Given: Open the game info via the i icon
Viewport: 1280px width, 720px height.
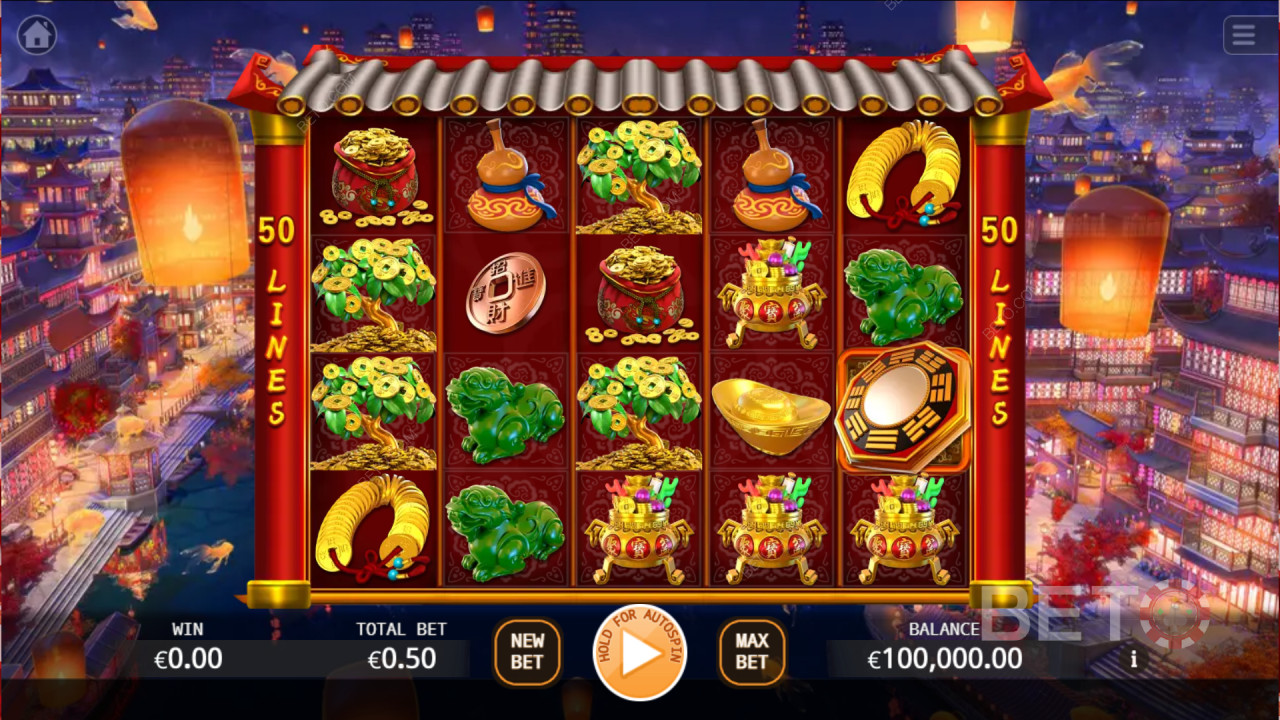Looking at the screenshot, I should tap(1133, 659).
